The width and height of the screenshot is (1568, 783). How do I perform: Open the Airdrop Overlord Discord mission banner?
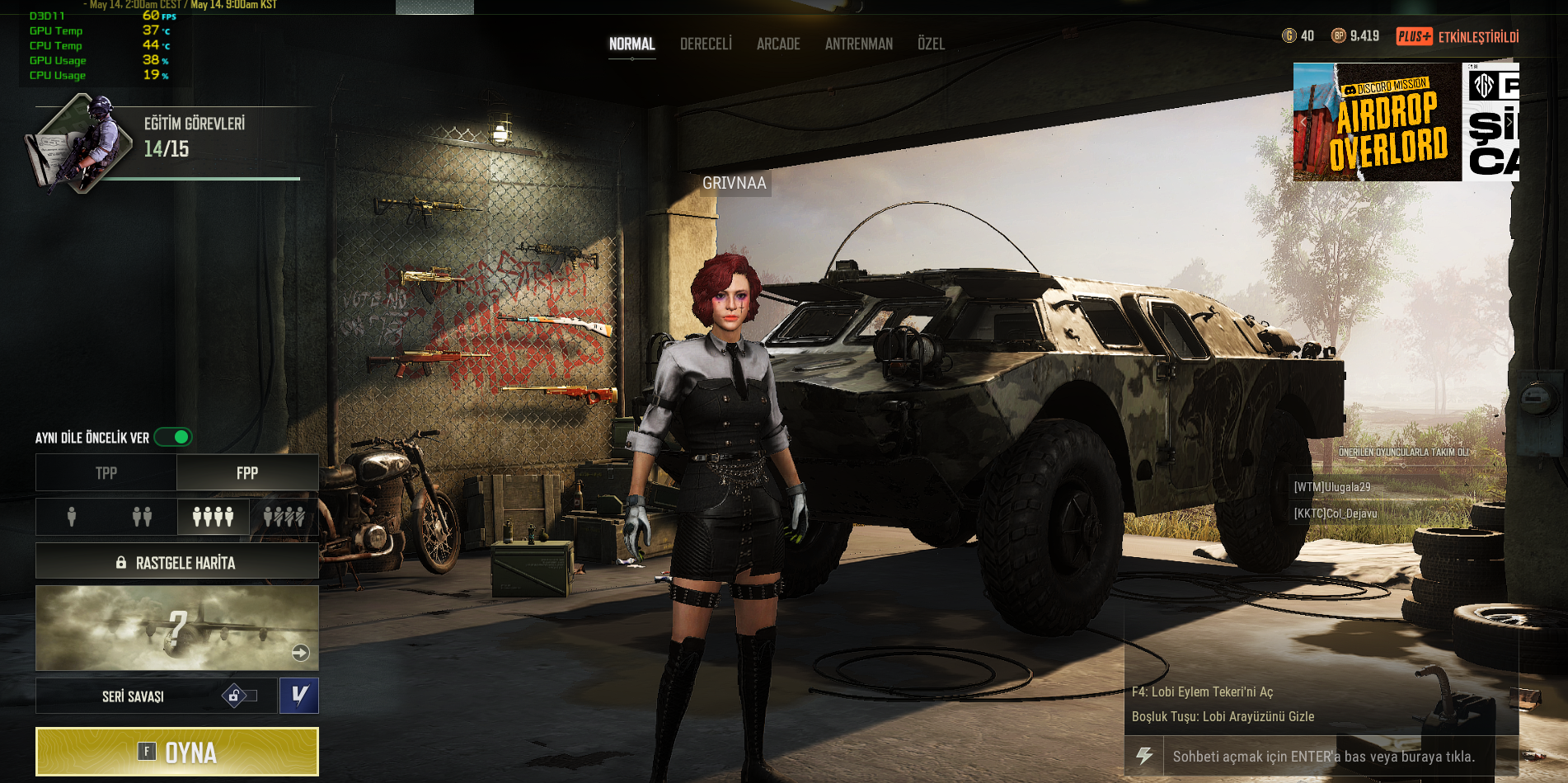(1377, 122)
